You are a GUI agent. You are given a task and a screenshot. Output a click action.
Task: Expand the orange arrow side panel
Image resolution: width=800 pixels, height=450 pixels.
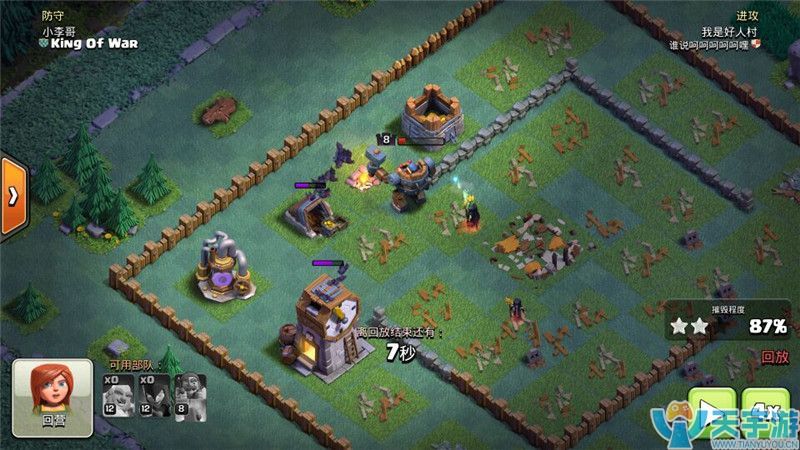pyautogui.click(x=12, y=194)
